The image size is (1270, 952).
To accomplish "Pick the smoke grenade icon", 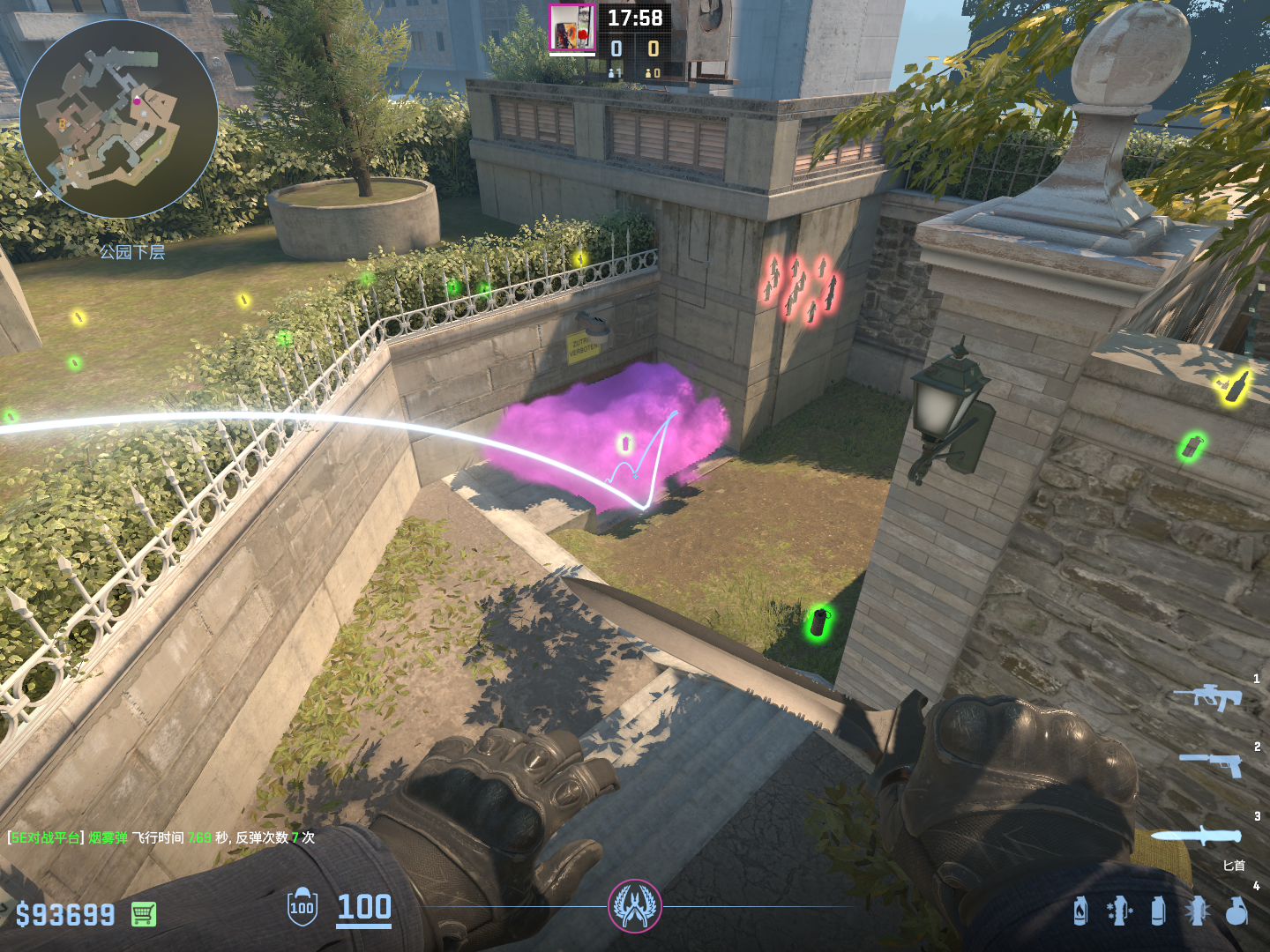I will 1158,911.
